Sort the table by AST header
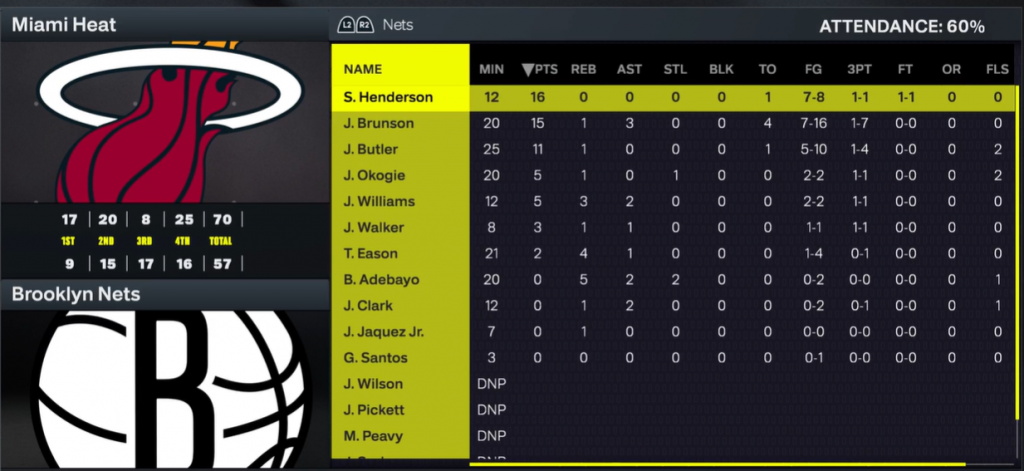Screen dimensions: 1024x471 point(629,69)
